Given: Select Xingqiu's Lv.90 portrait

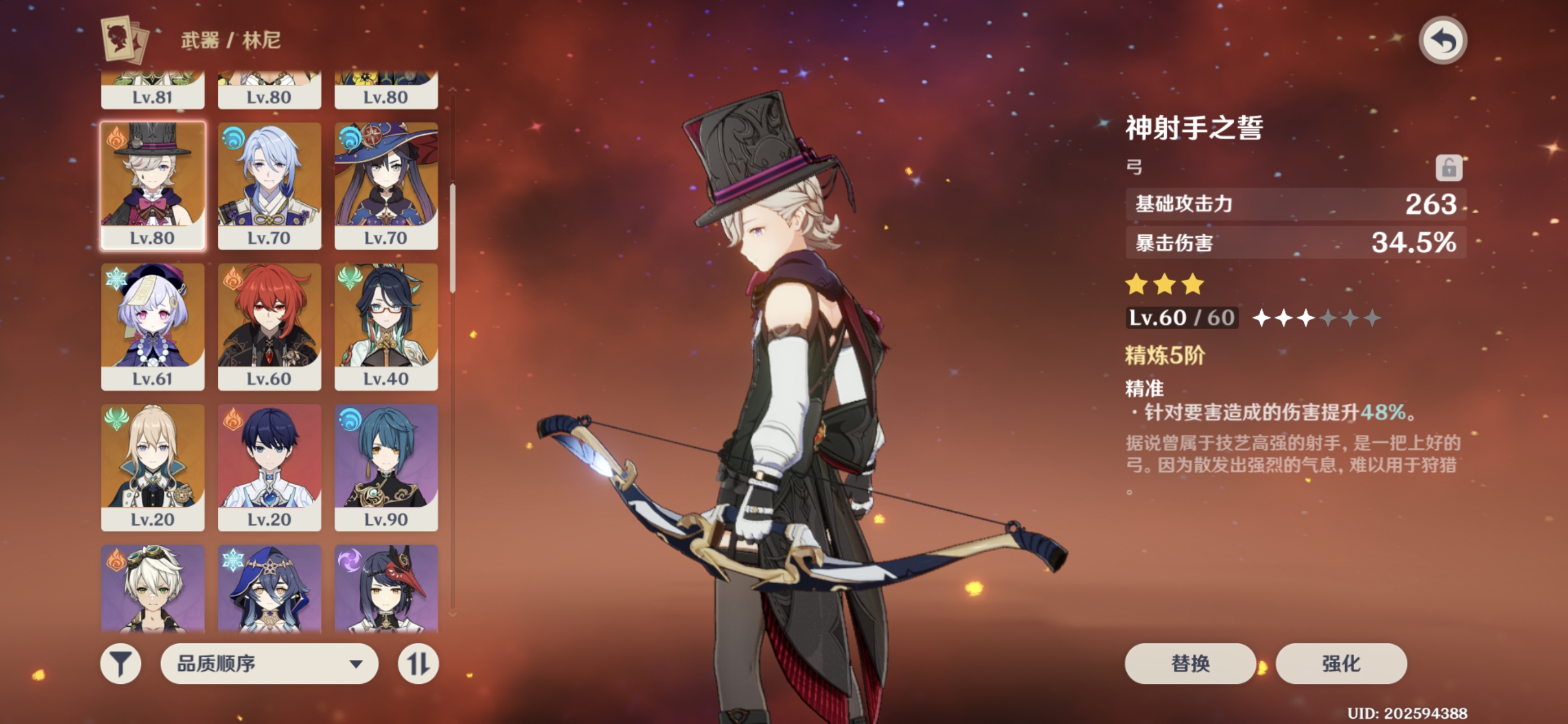Looking at the screenshot, I should (386, 467).
